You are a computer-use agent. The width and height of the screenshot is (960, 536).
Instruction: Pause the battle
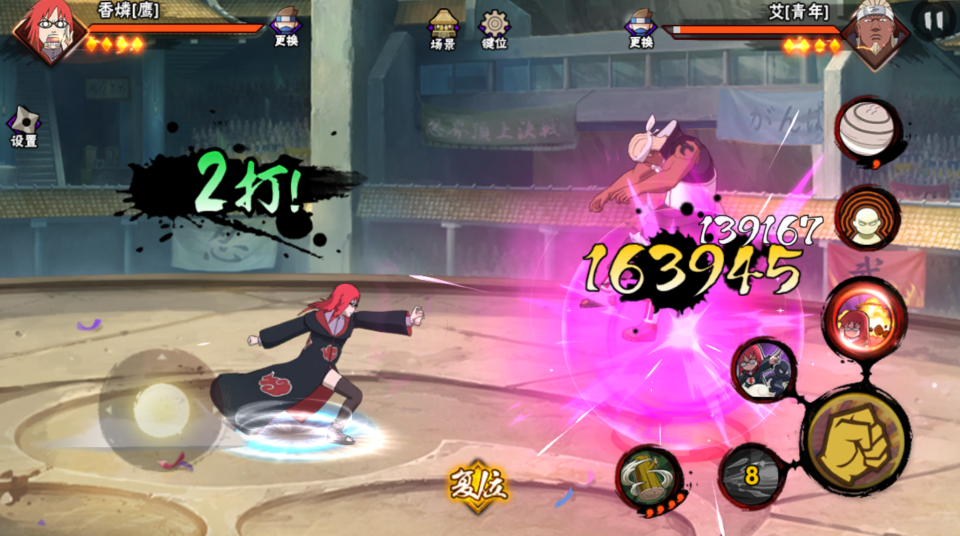coord(934,19)
